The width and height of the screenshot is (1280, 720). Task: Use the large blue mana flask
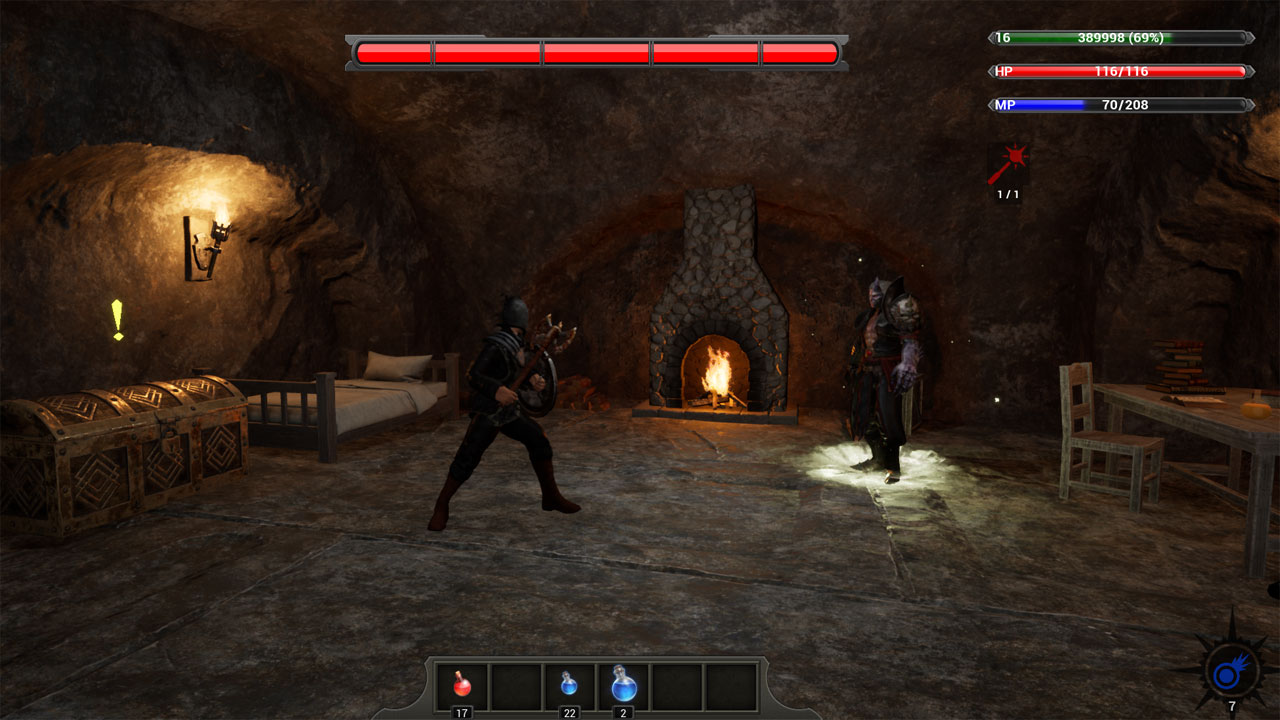pyautogui.click(x=623, y=685)
